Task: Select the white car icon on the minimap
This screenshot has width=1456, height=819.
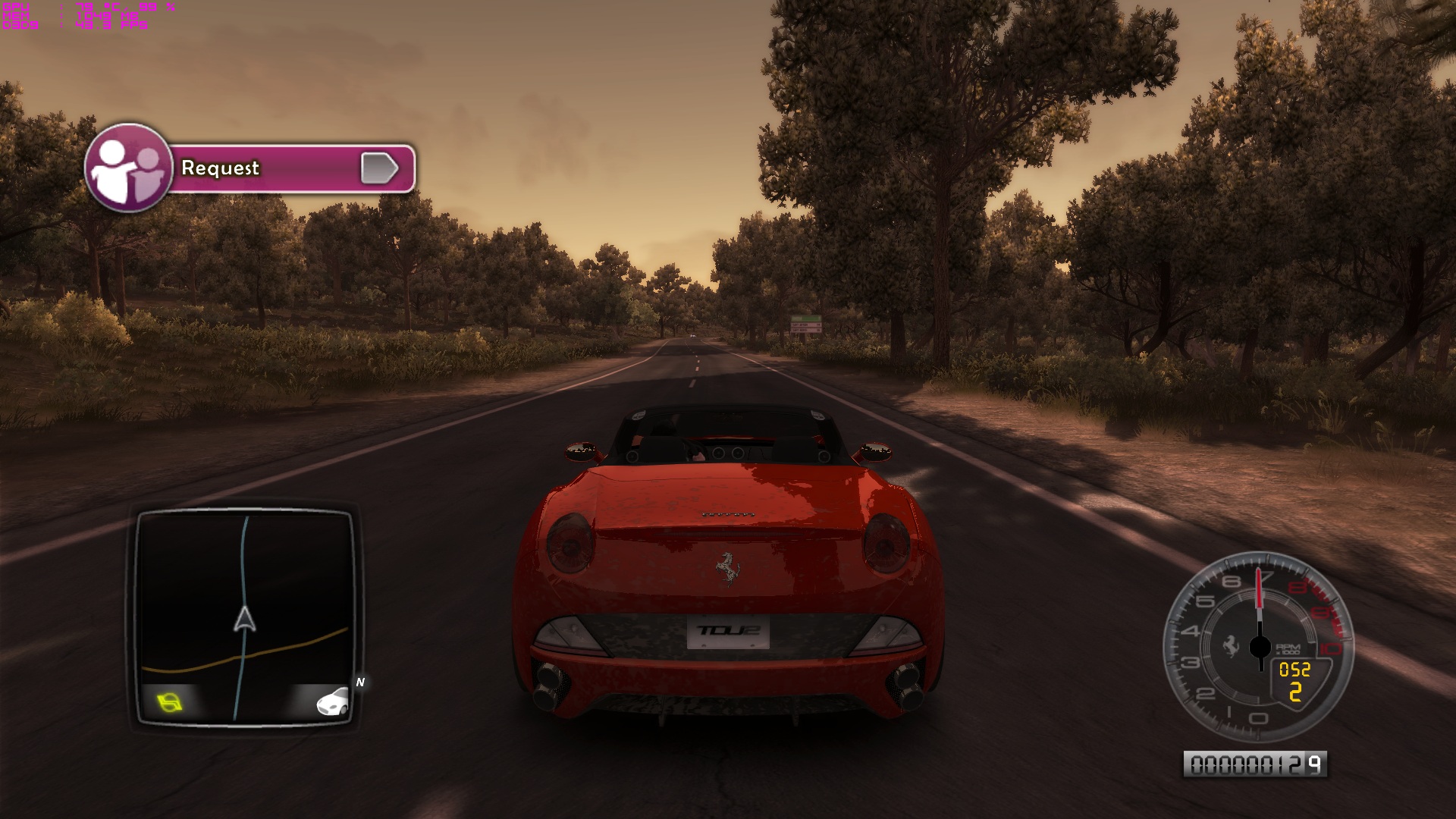Action: (x=332, y=702)
